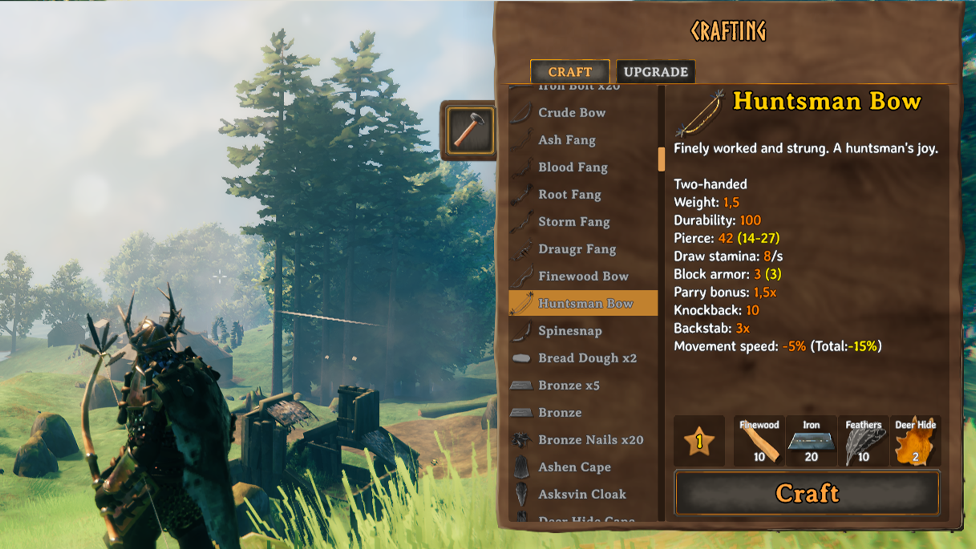This screenshot has height=549, width=976.
Task: Click the Deer Hide ingredient slot
Action: [914, 442]
